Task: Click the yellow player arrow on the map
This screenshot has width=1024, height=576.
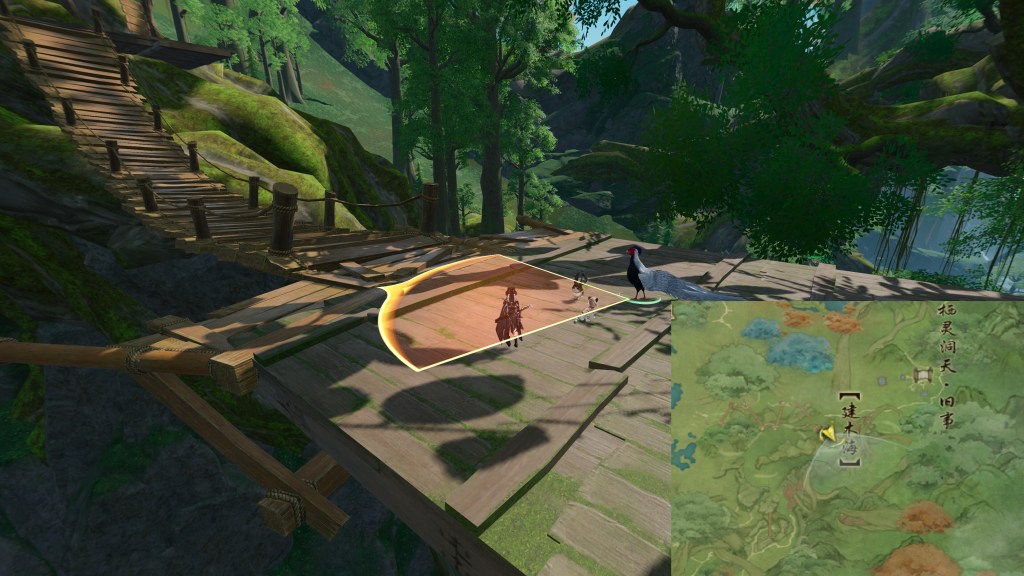Action: 827,433
